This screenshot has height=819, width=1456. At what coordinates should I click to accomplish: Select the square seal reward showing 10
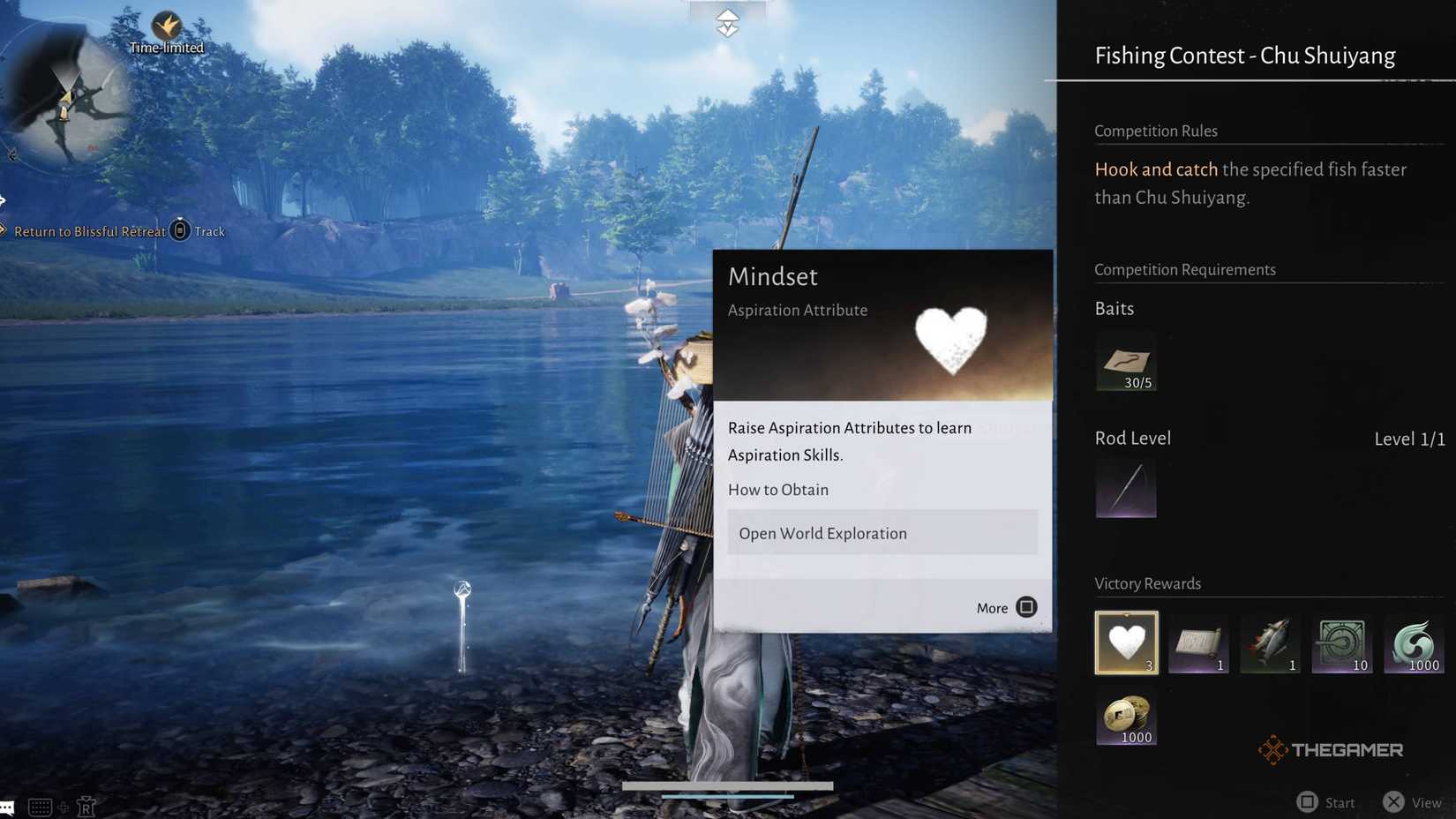pyautogui.click(x=1342, y=642)
